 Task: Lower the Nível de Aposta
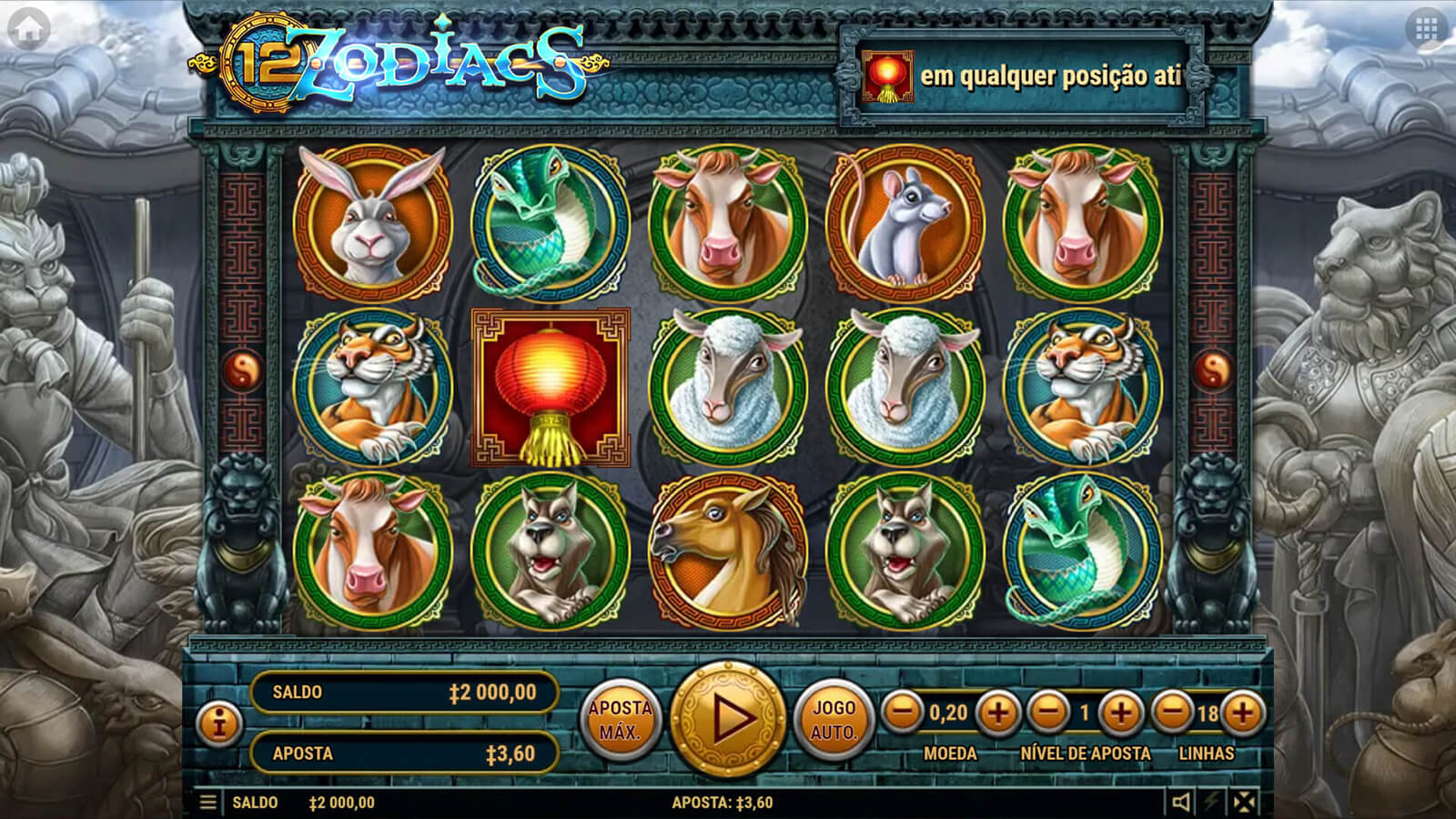[x=1048, y=713]
